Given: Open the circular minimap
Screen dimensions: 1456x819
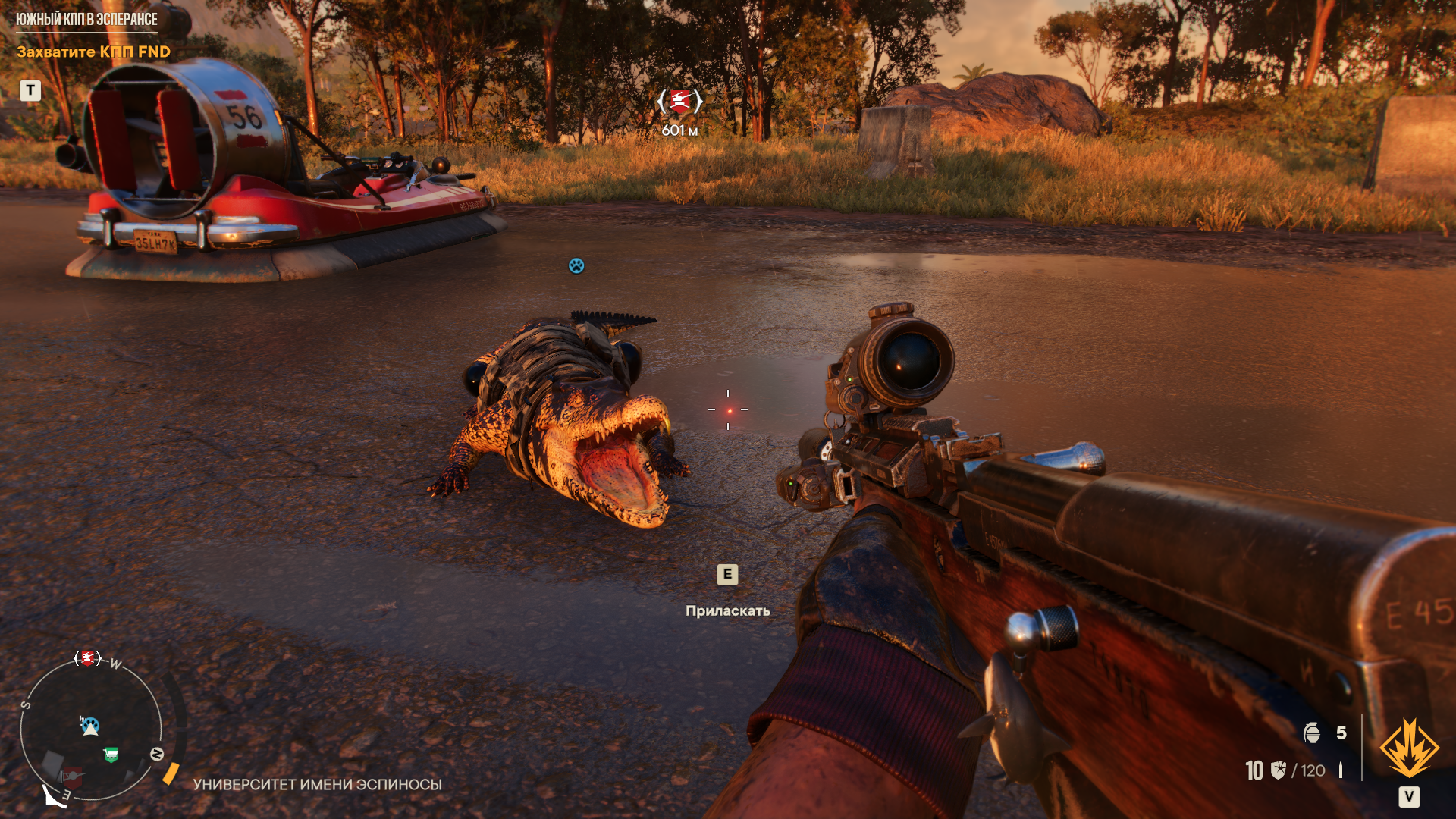Looking at the screenshot, I should [91, 730].
